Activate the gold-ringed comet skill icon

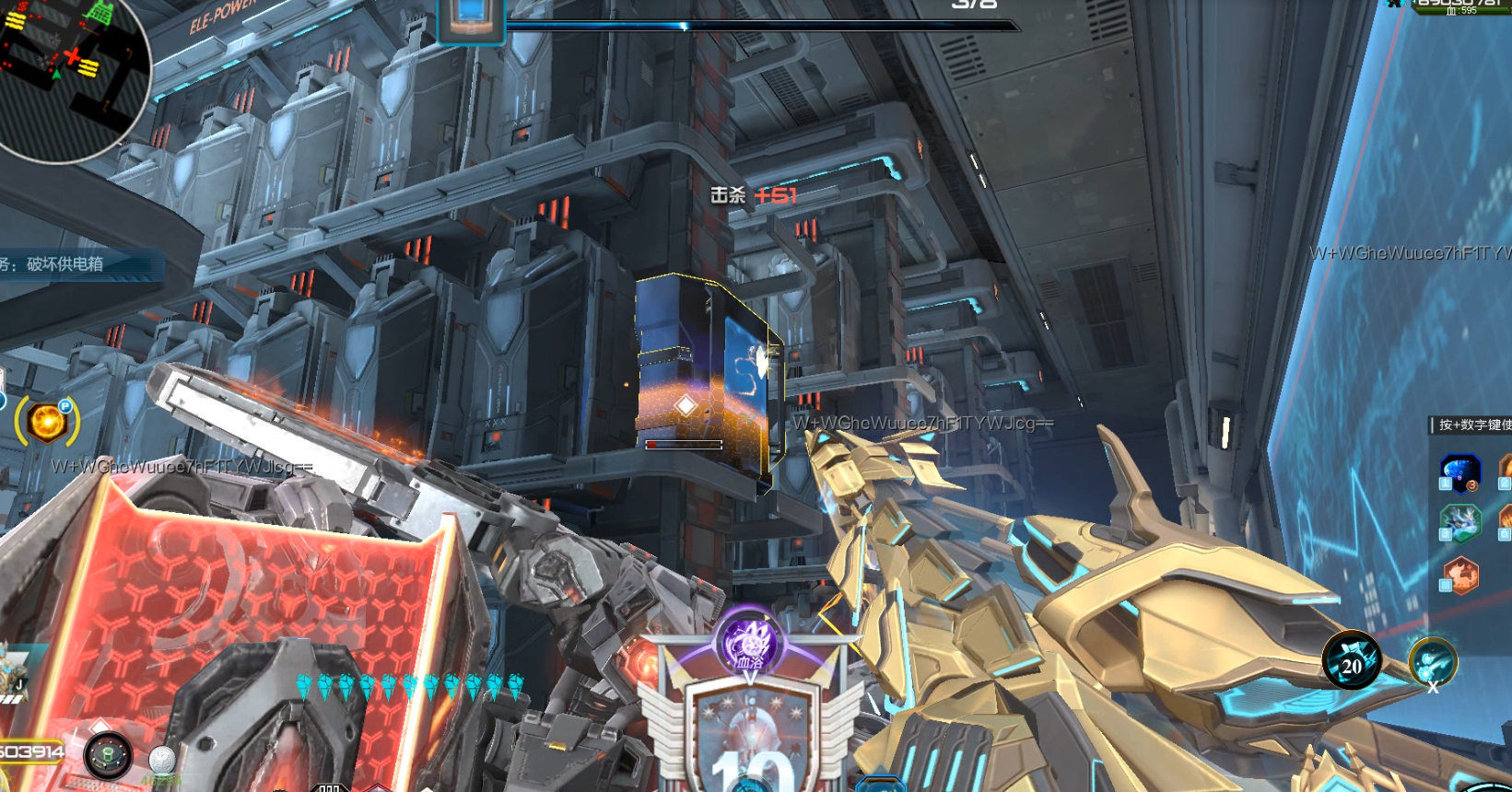point(1432,661)
